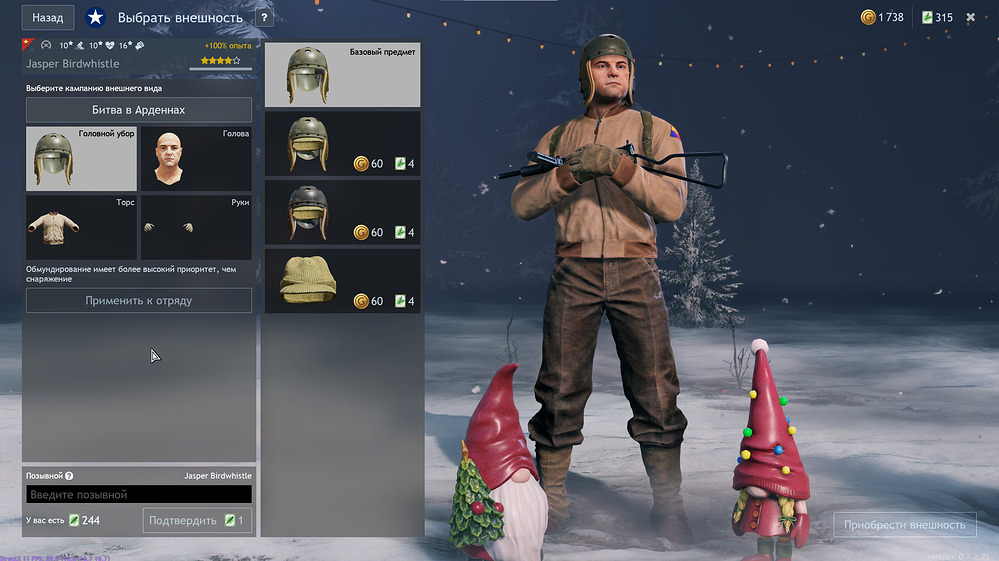Select the Головной убор headgear slot
Image resolution: width=999 pixels, height=561 pixels.
tap(81, 159)
